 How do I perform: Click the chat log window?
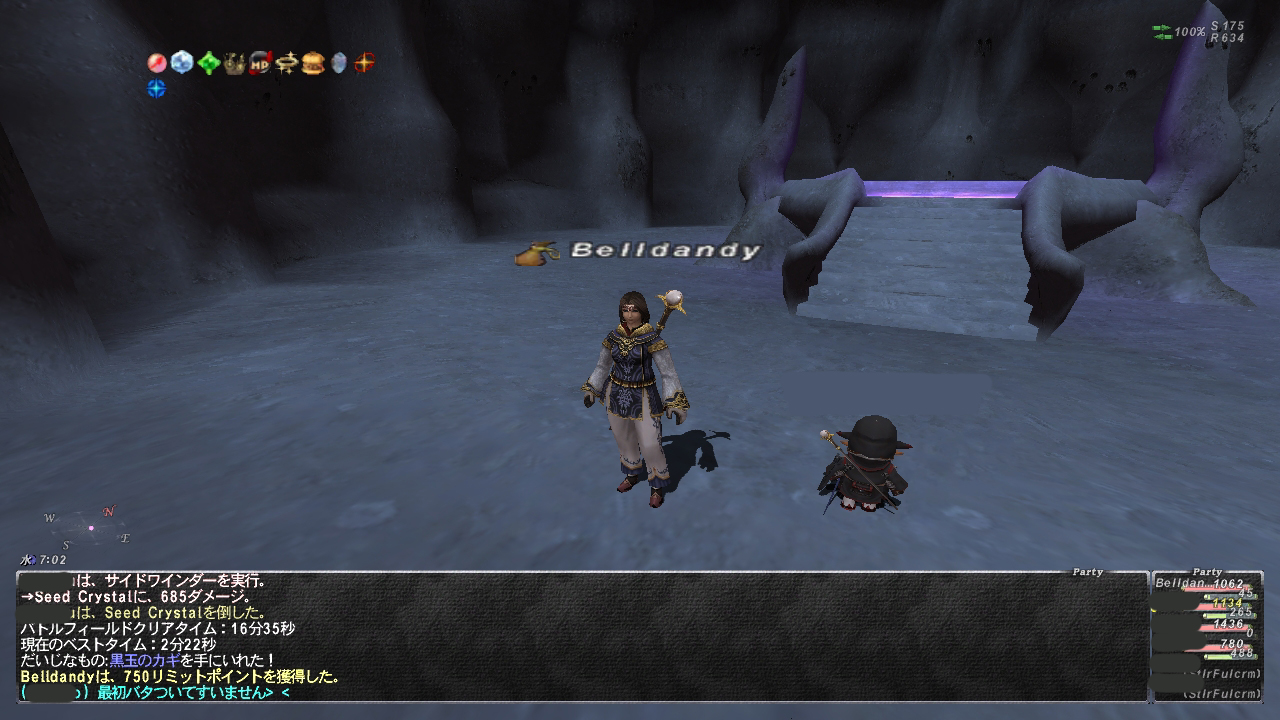[580, 636]
